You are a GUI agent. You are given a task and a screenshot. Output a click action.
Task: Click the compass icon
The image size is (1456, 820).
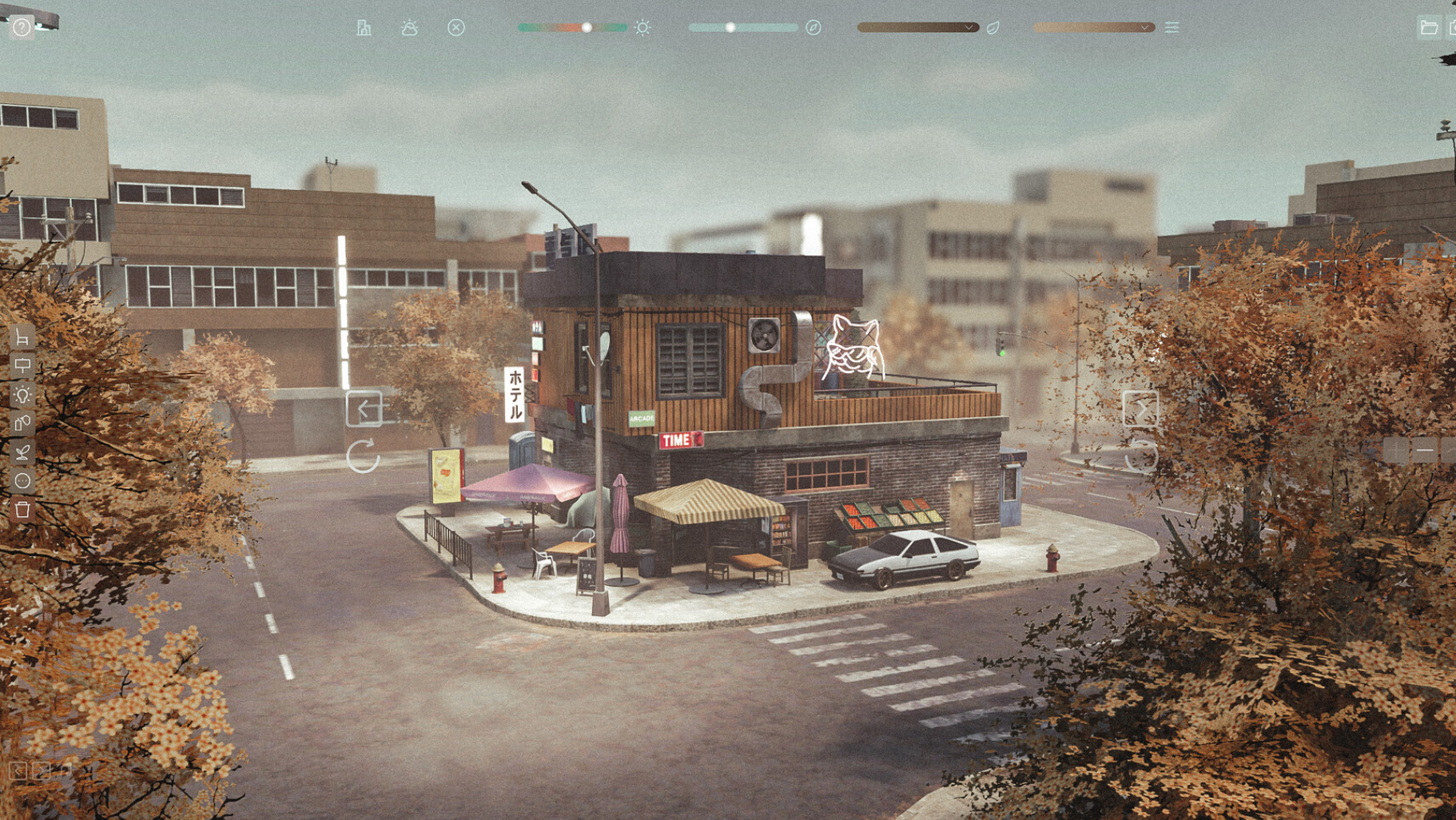(814, 28)
